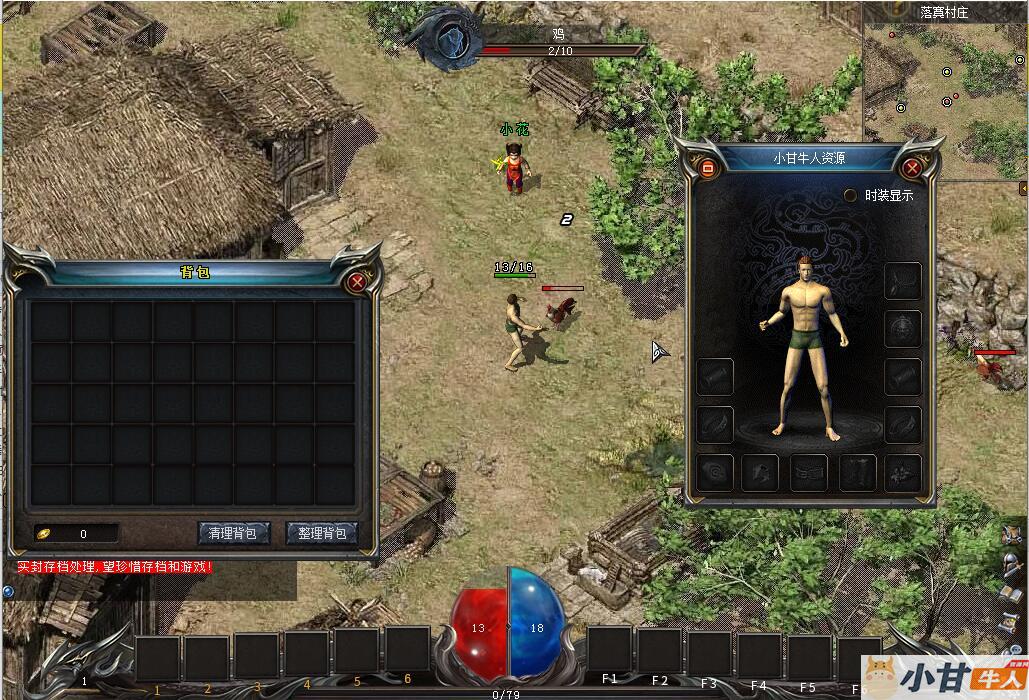
Task: Select the quick slot numbered 2
Action: pos(207,657)
